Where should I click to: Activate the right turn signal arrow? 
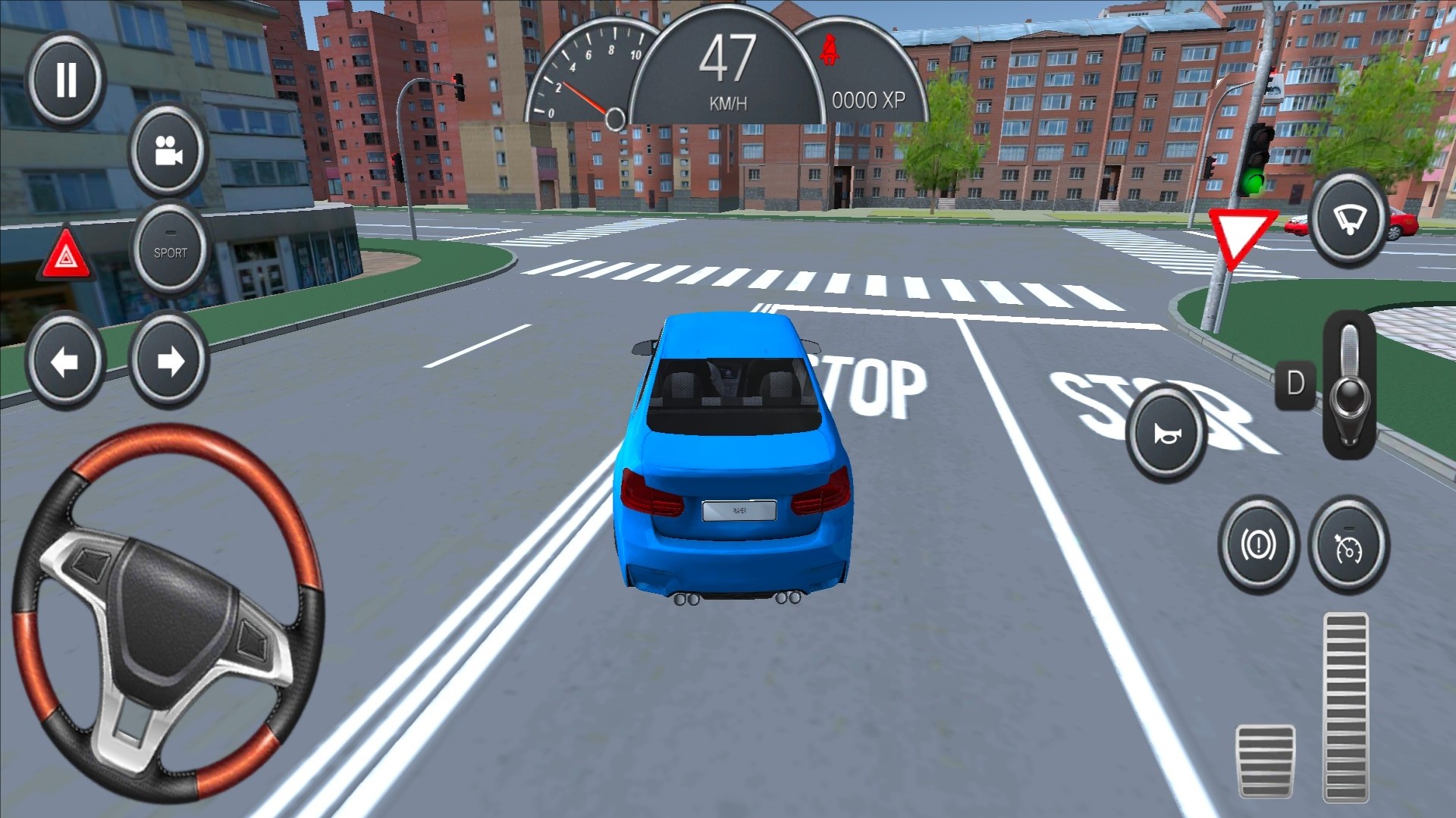(x=169, y=361)
